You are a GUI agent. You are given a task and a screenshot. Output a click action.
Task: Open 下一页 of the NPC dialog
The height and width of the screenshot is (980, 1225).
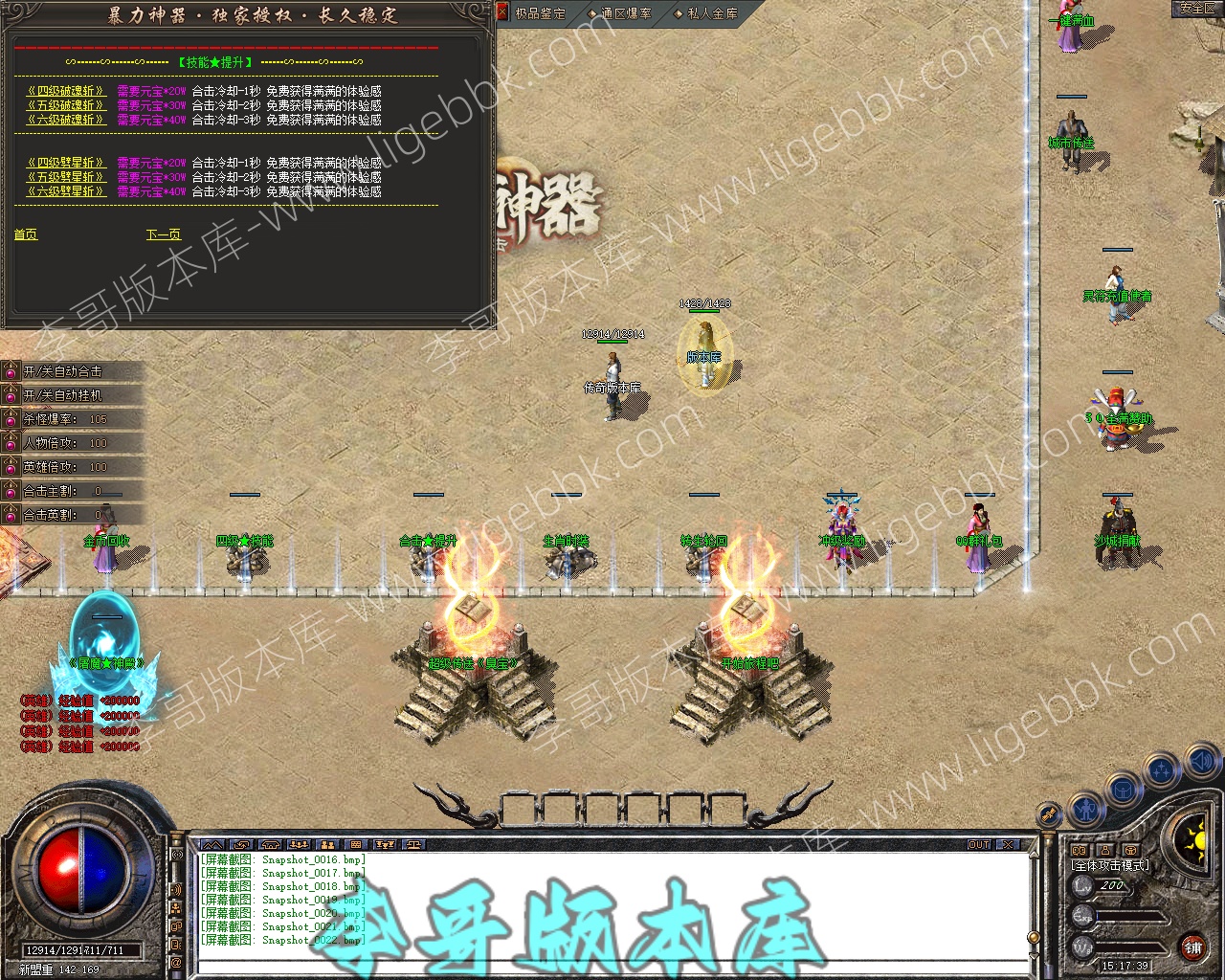pyautogui.click(x=163, y=234)
